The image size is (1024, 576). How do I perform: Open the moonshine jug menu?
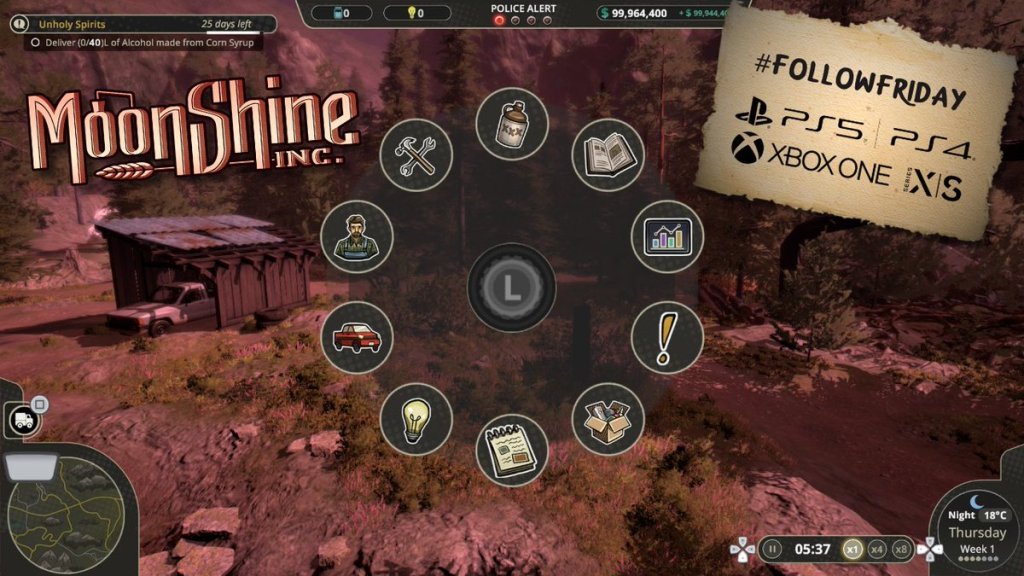512,123
